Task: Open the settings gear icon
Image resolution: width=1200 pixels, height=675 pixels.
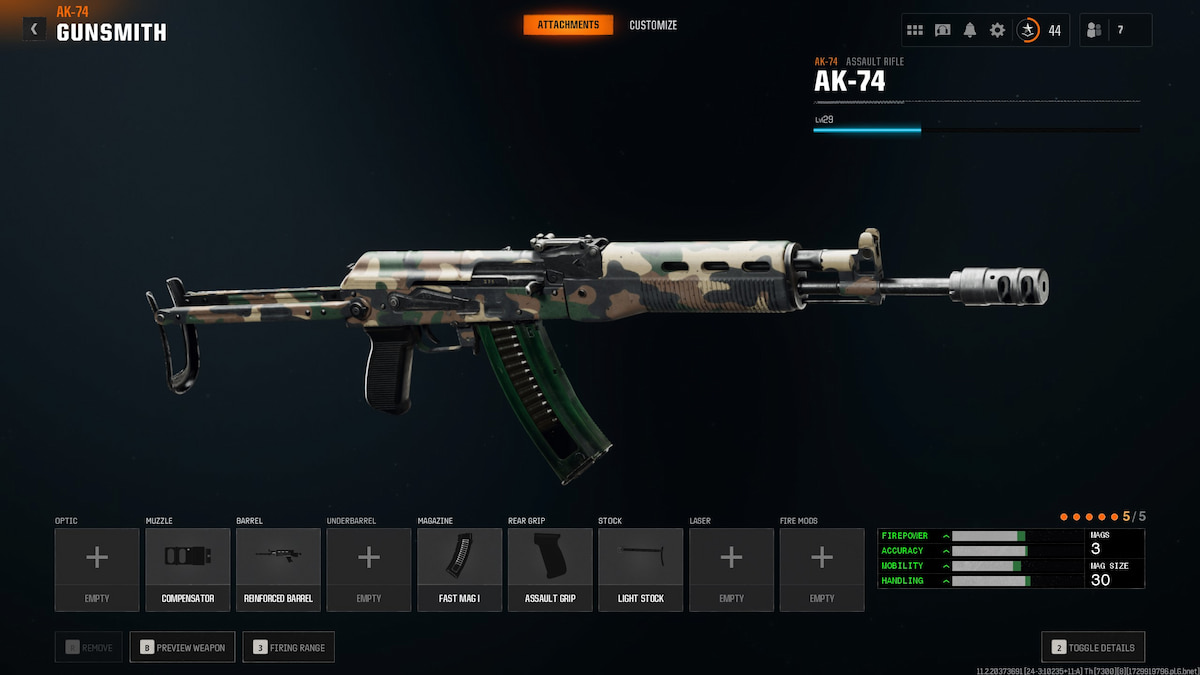Action: (x=997, y=30)
